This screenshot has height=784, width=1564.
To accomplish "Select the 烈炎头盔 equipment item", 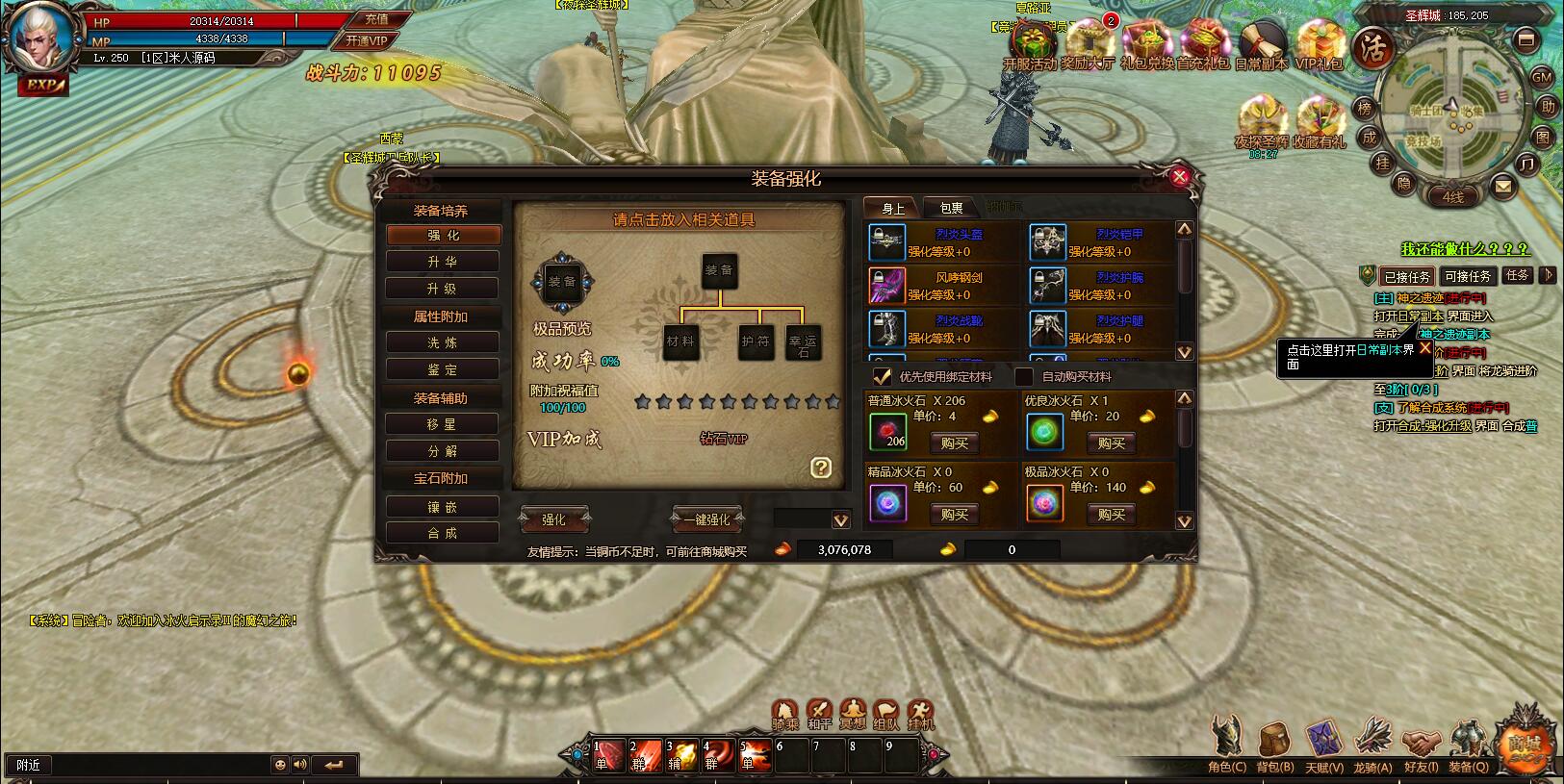I will (886, 243).
